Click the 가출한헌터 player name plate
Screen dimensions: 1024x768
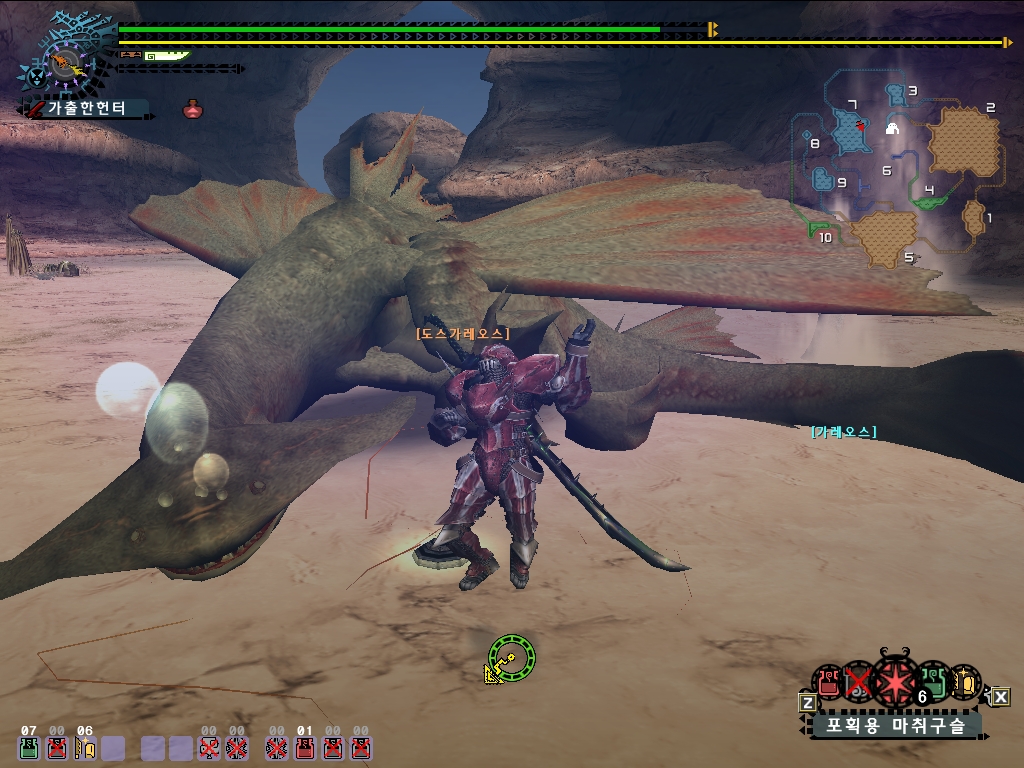[x=87, y=108]
